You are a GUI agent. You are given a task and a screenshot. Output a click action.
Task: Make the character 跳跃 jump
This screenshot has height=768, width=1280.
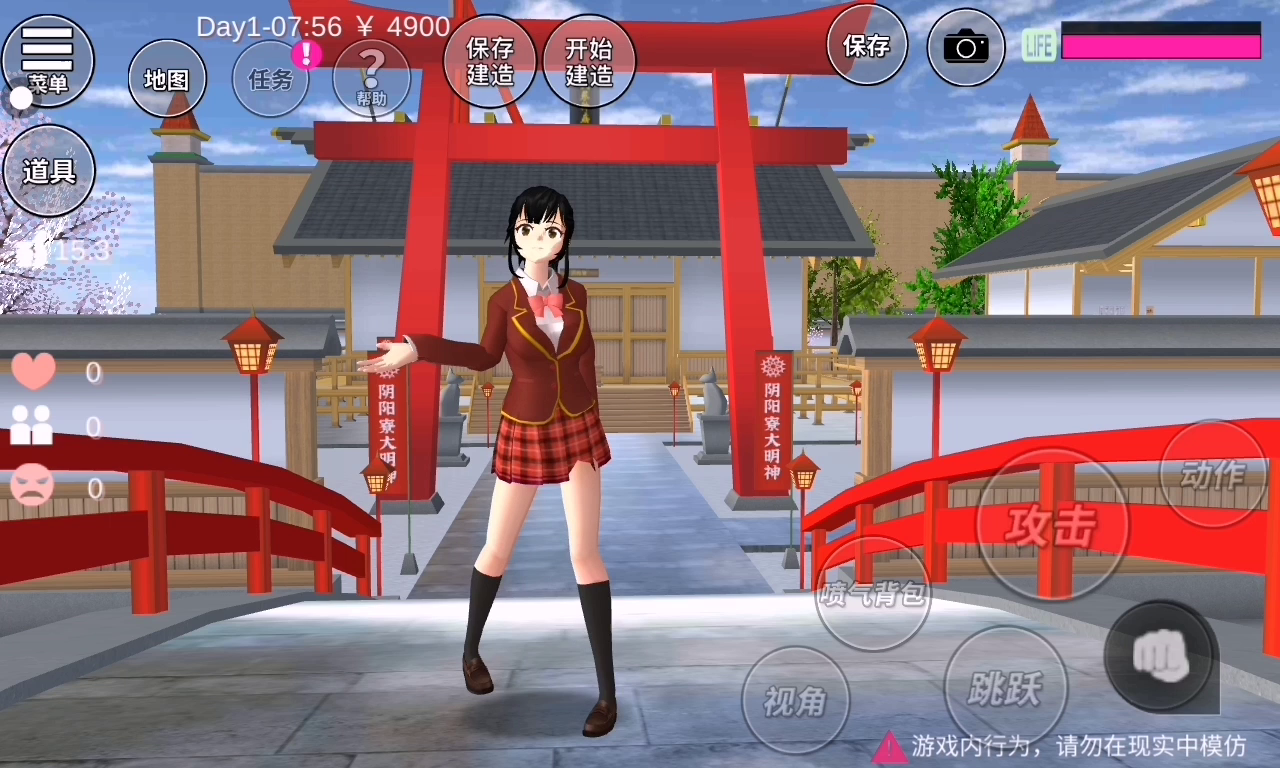click(x=1006, y=688)
